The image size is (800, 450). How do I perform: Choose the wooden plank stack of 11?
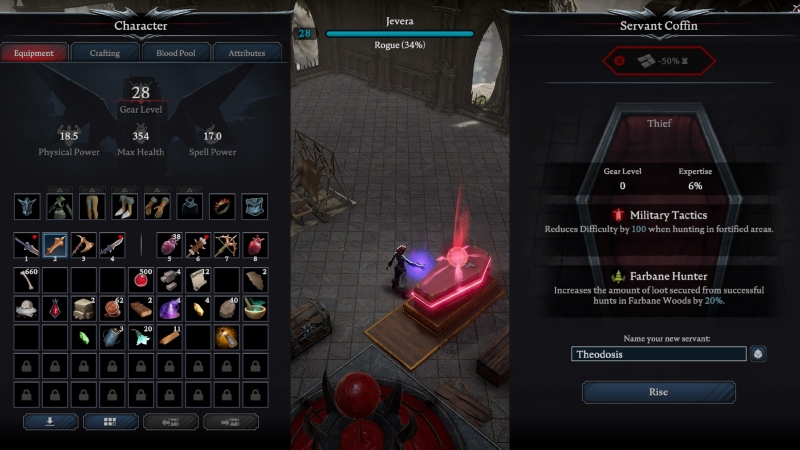169,338
